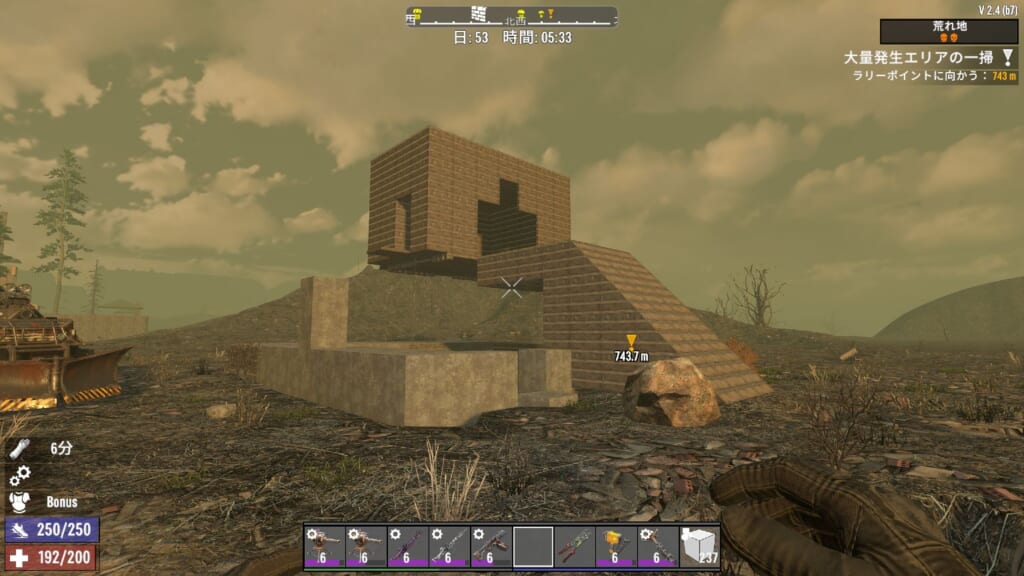1024x576 pixels.
Task: Choose the red-handled pliers tool slot
Action: tap(574, 547)
